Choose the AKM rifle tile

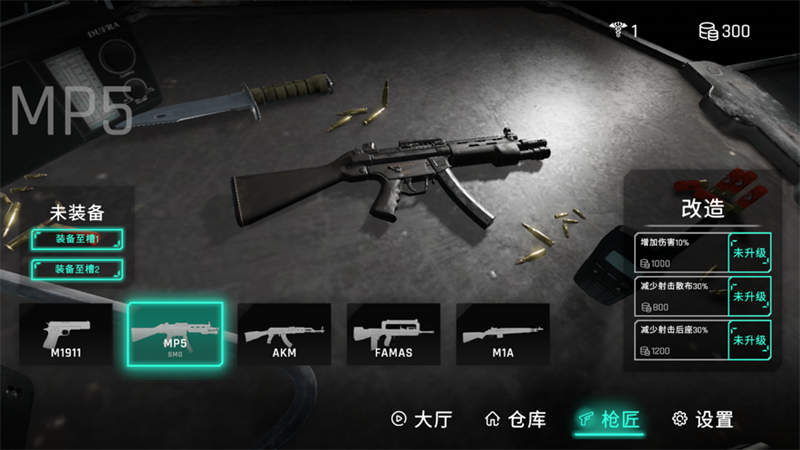coord(284,334)
